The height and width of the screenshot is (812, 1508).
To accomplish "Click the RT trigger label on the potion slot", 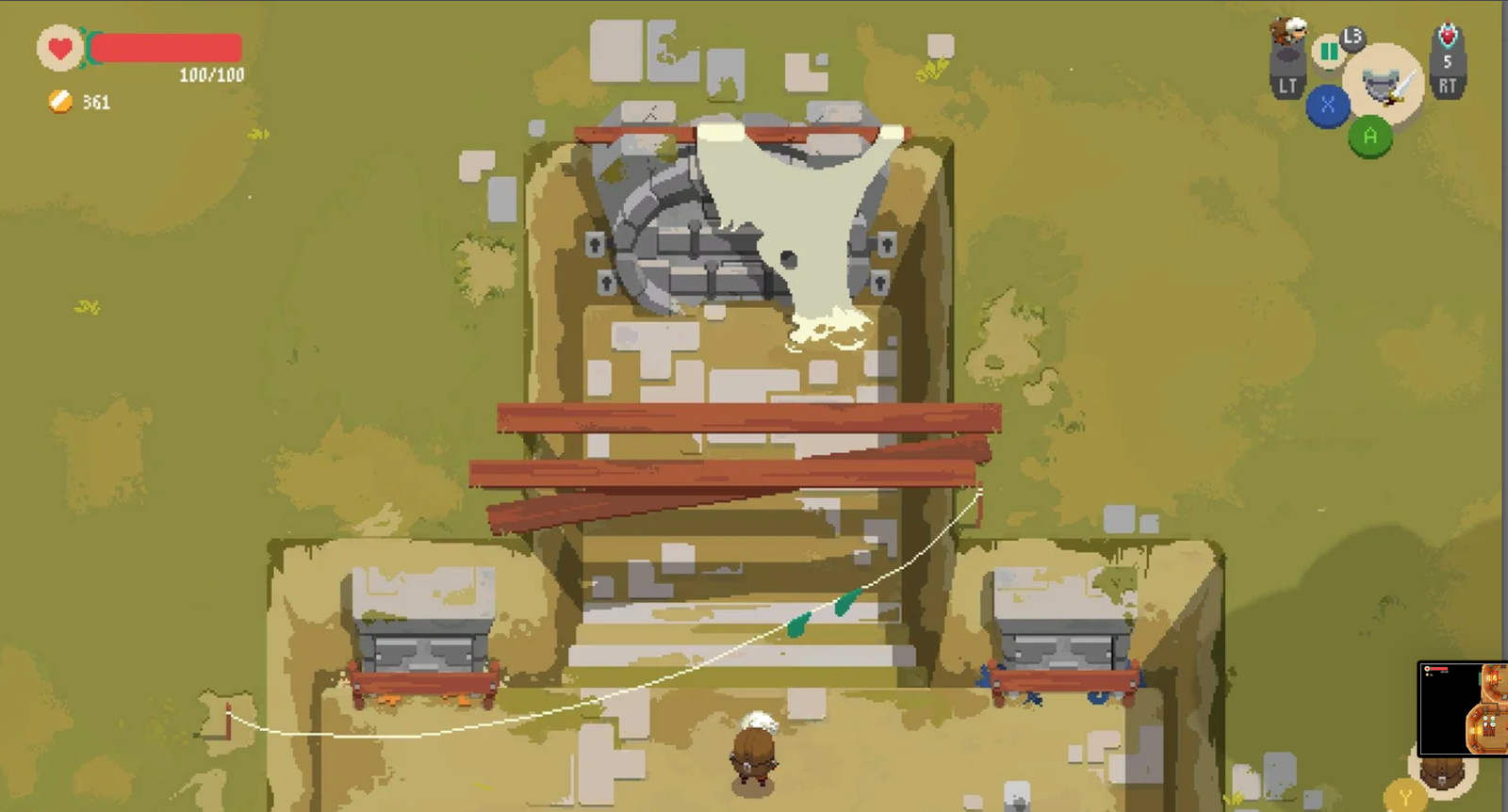I will tap(1449, 85).
